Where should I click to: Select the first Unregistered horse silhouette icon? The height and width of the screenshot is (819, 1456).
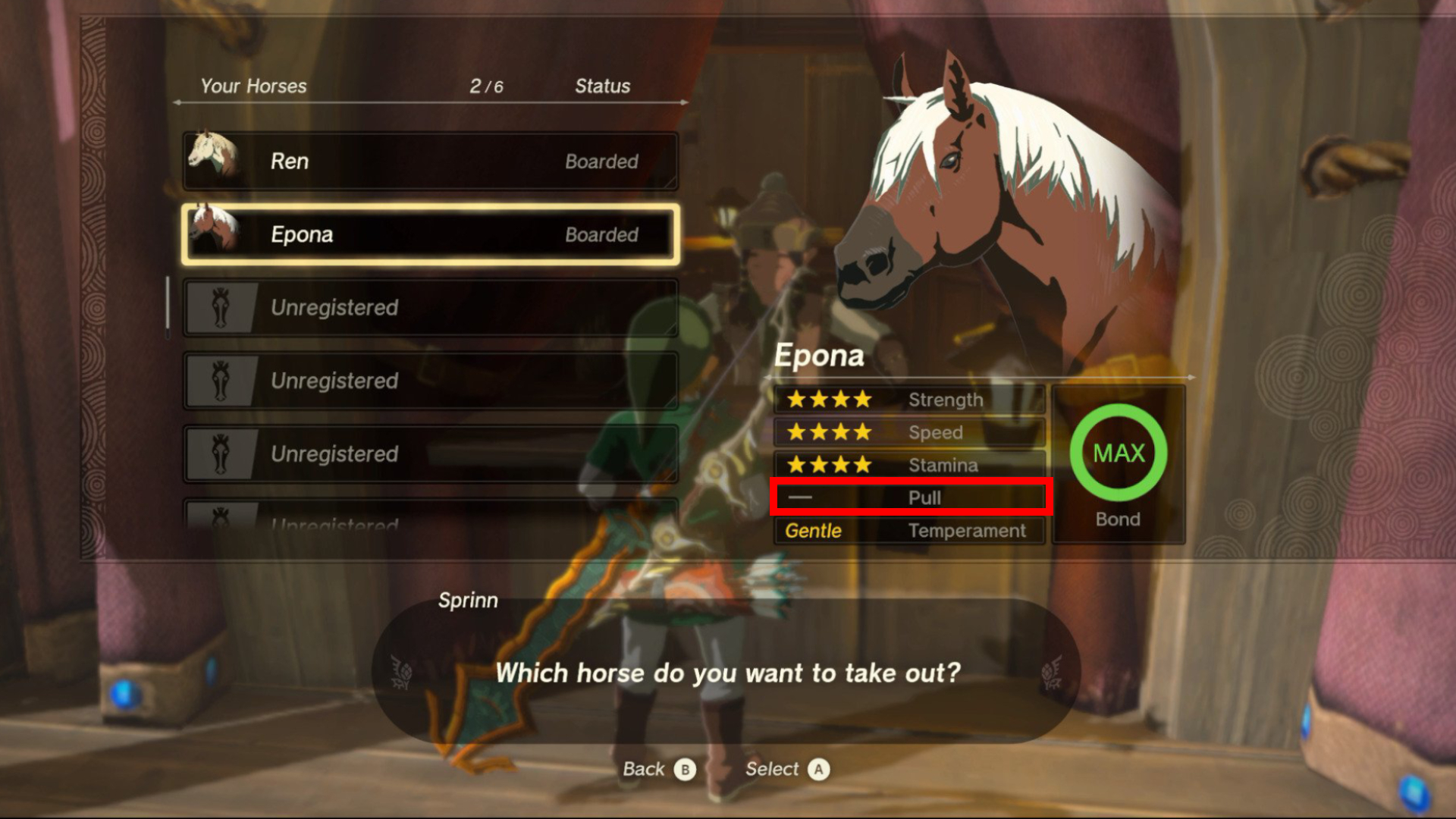click(221, 308)
